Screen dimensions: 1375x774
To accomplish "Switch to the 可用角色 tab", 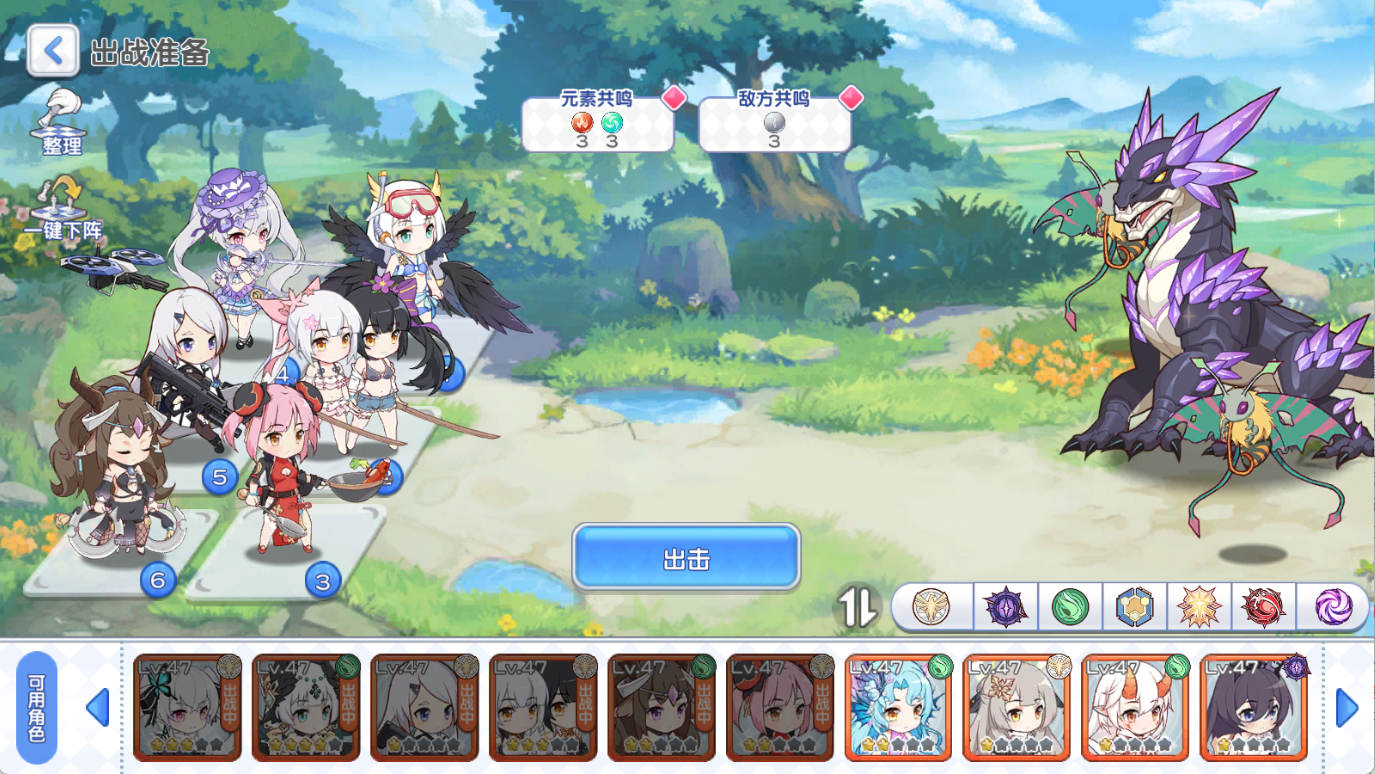I will click(x=35, y=708).
